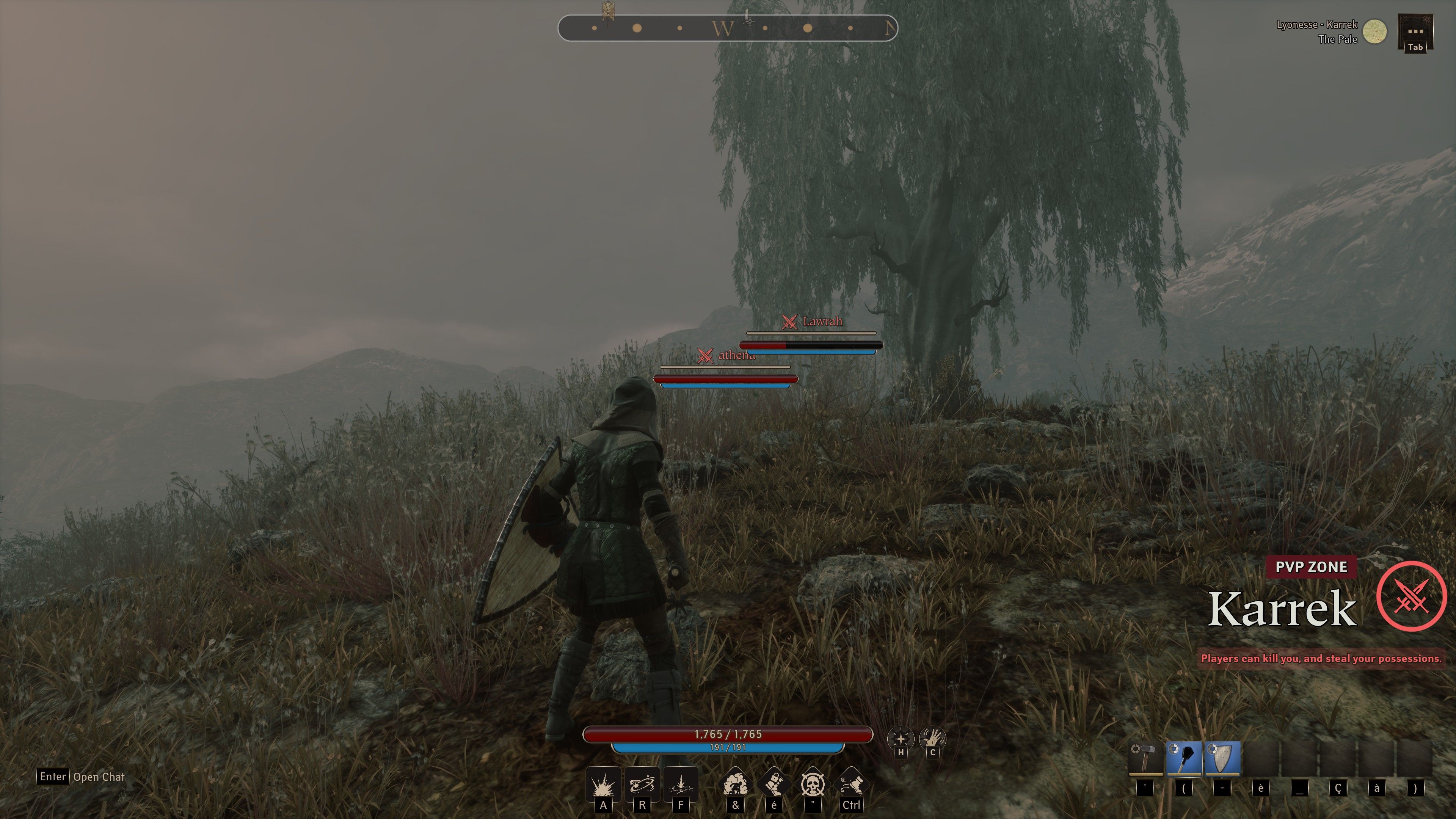Open the waving hand emote icon
The height and width of the screenshot is (819, 1456).
coord(932,738)
